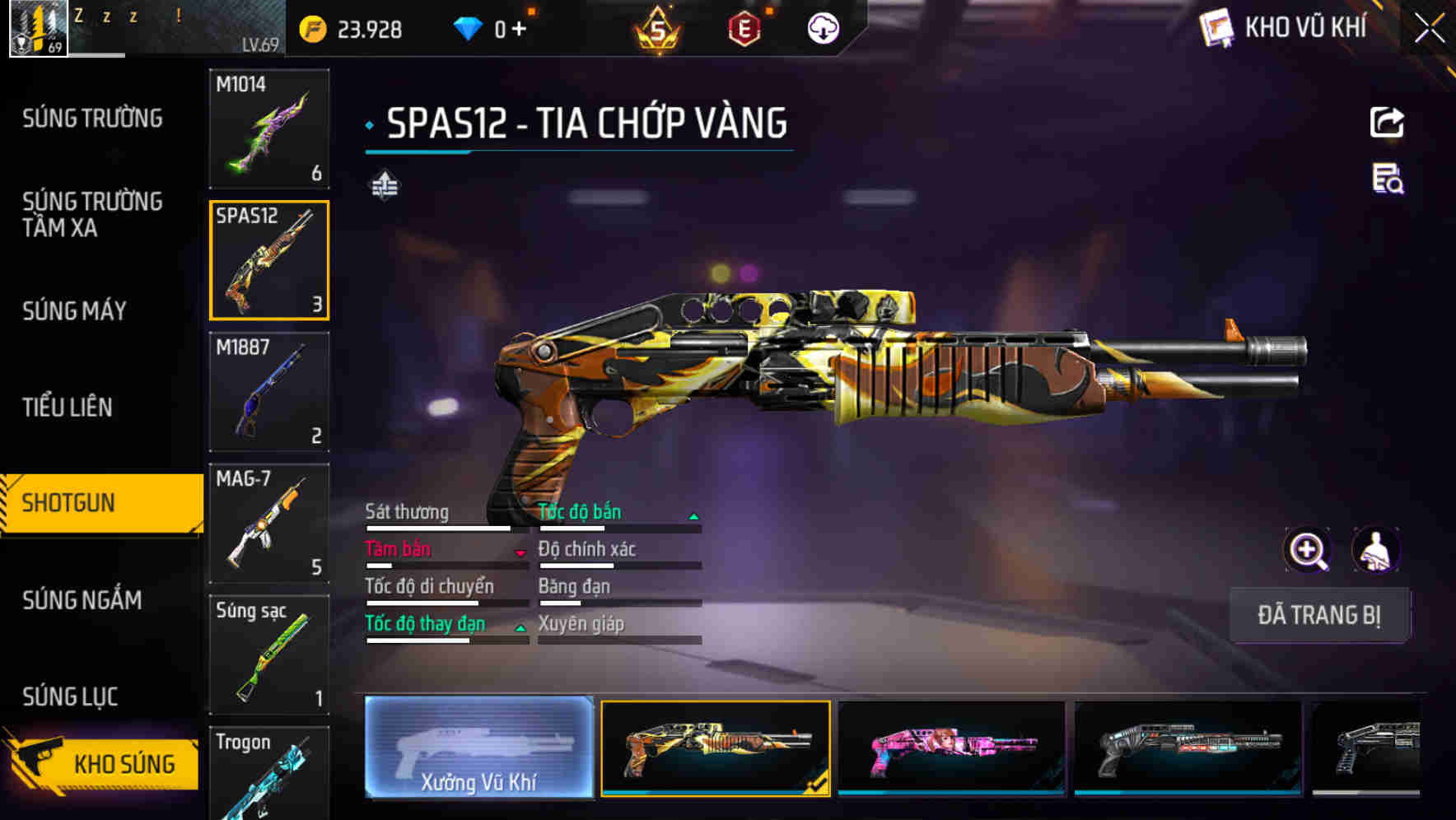
Task: Pick the MAG-7 weapon tile
Action: [269, 524]
